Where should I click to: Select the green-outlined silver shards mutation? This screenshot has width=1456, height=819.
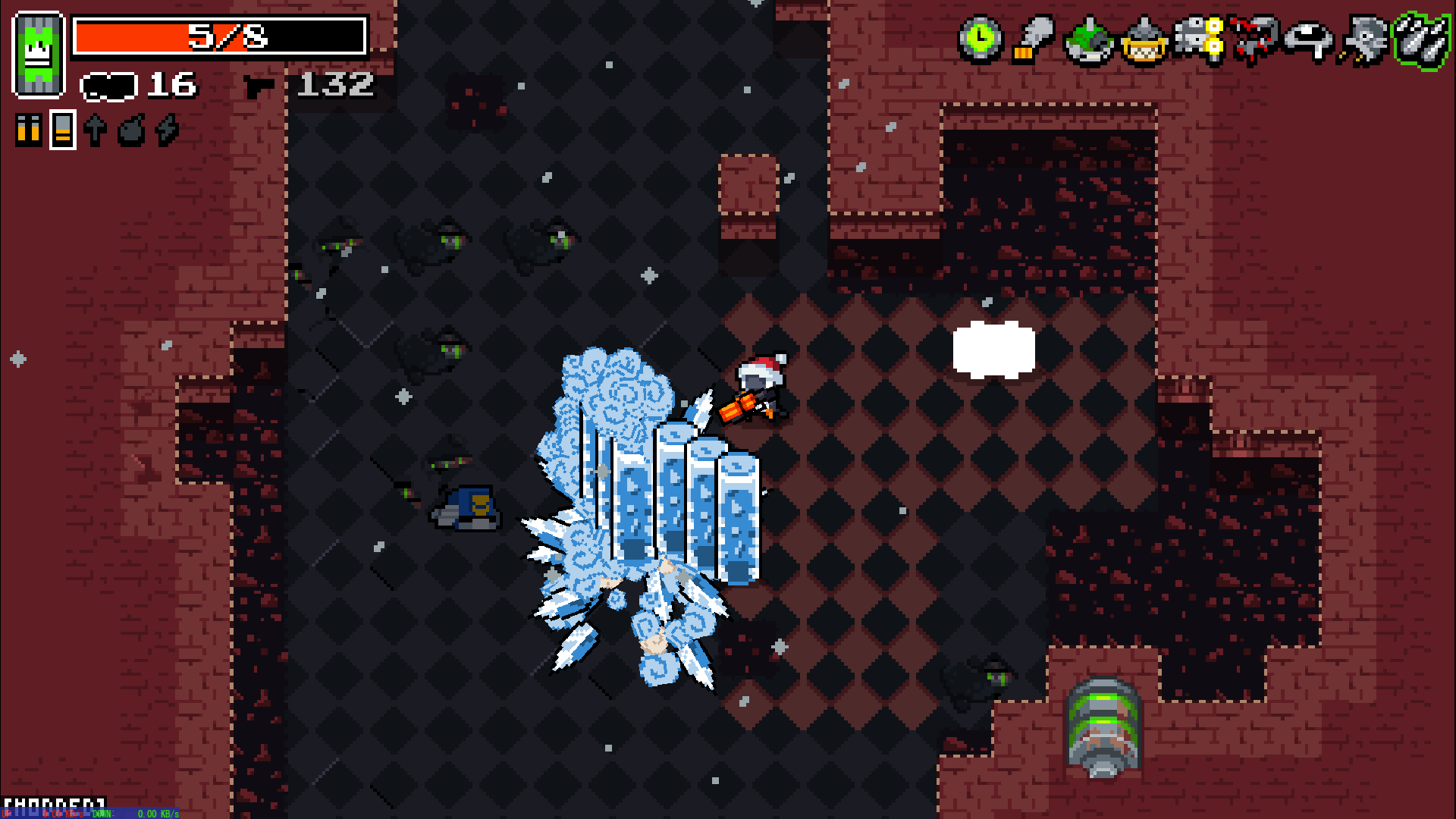tap(1422, 41)
